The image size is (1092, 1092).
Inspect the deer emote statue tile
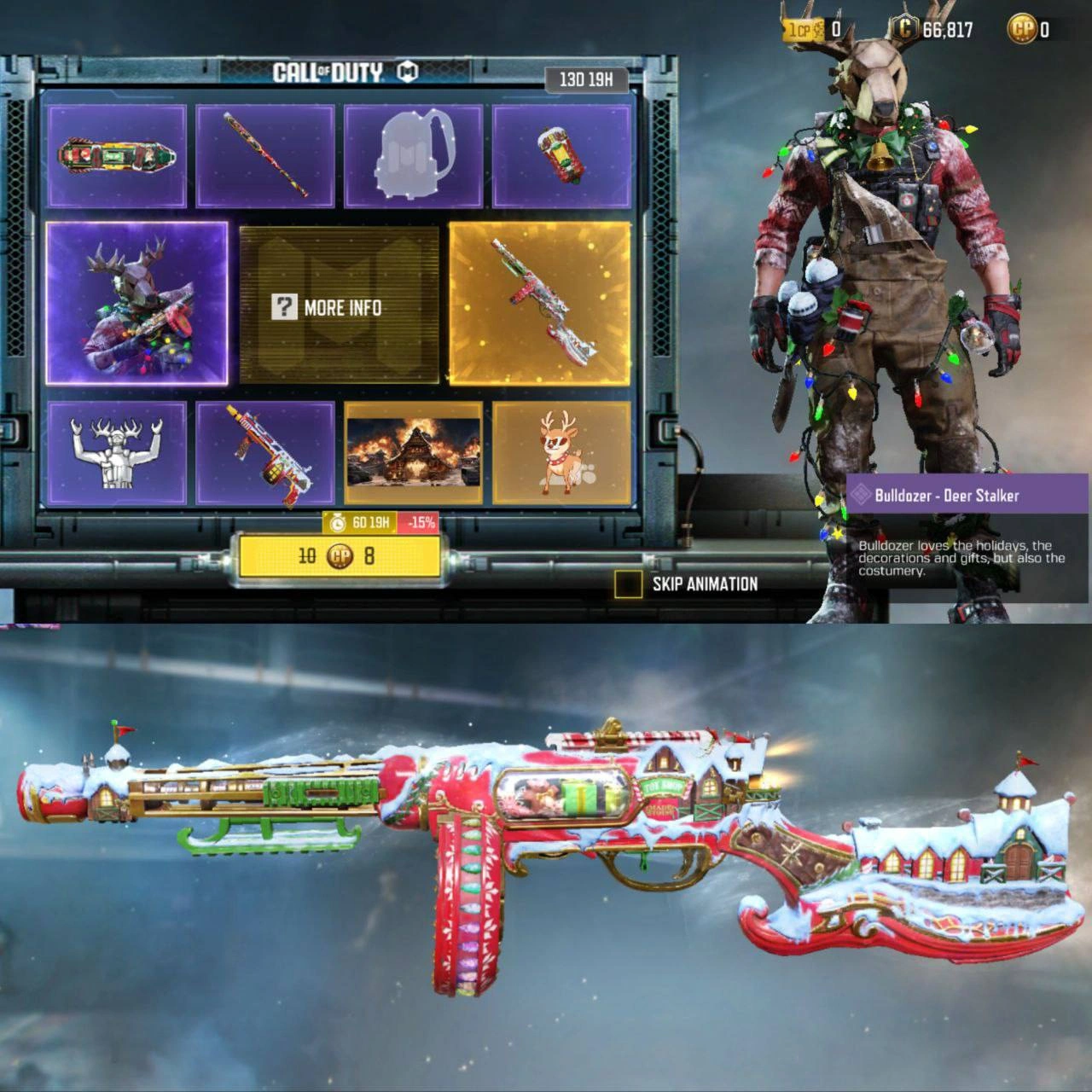[117, 454]
